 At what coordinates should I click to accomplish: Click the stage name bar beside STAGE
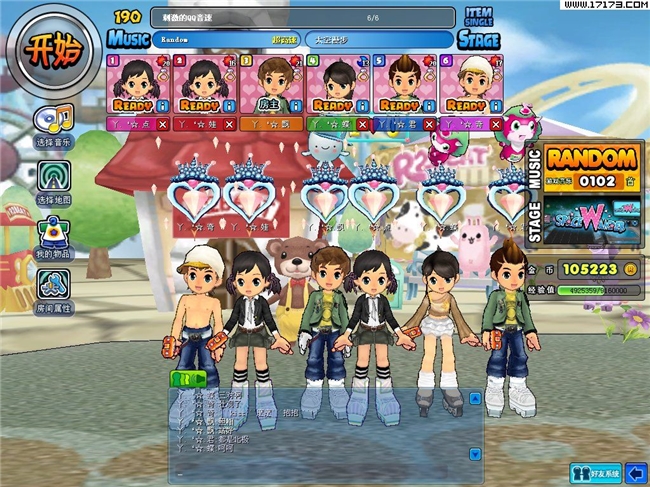pos(378,40)
